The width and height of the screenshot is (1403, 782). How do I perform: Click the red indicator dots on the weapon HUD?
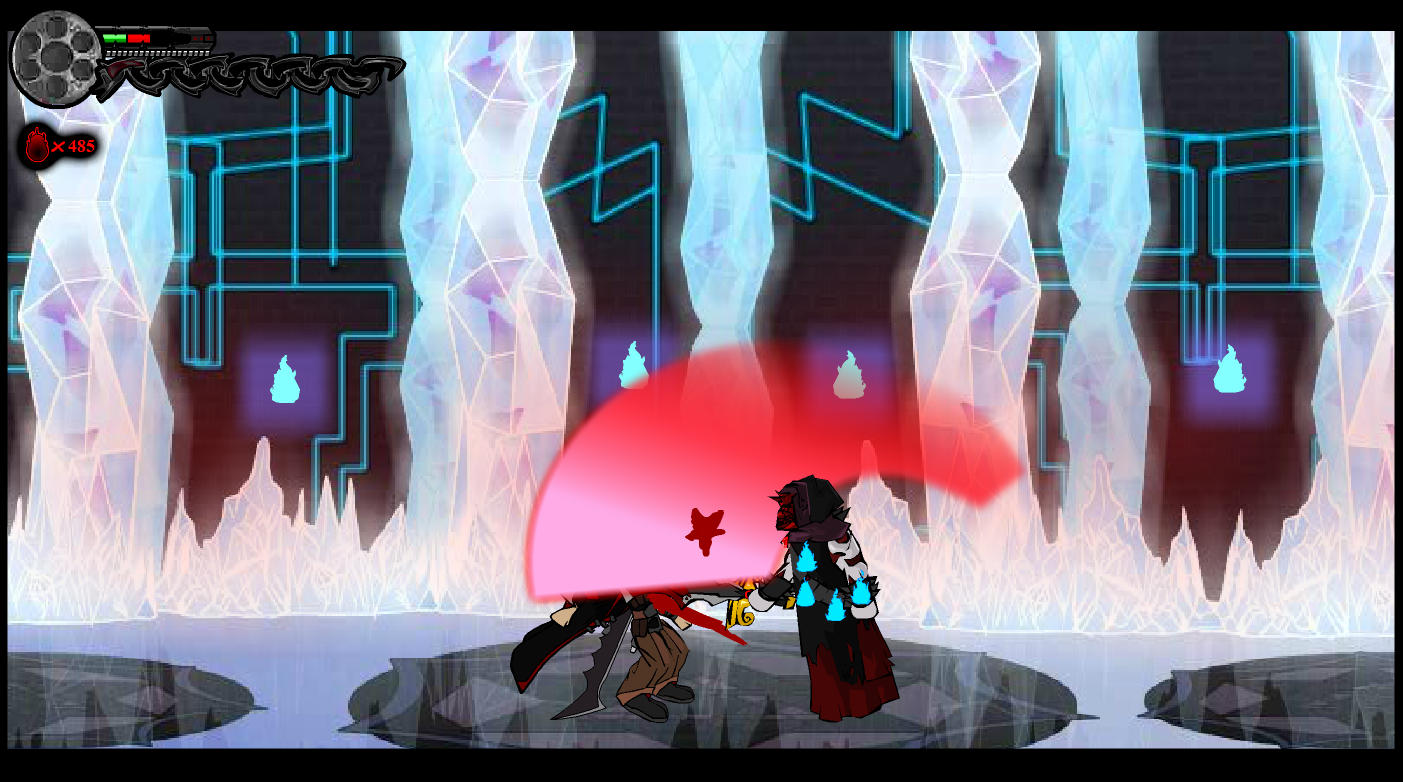click(201, 38)
